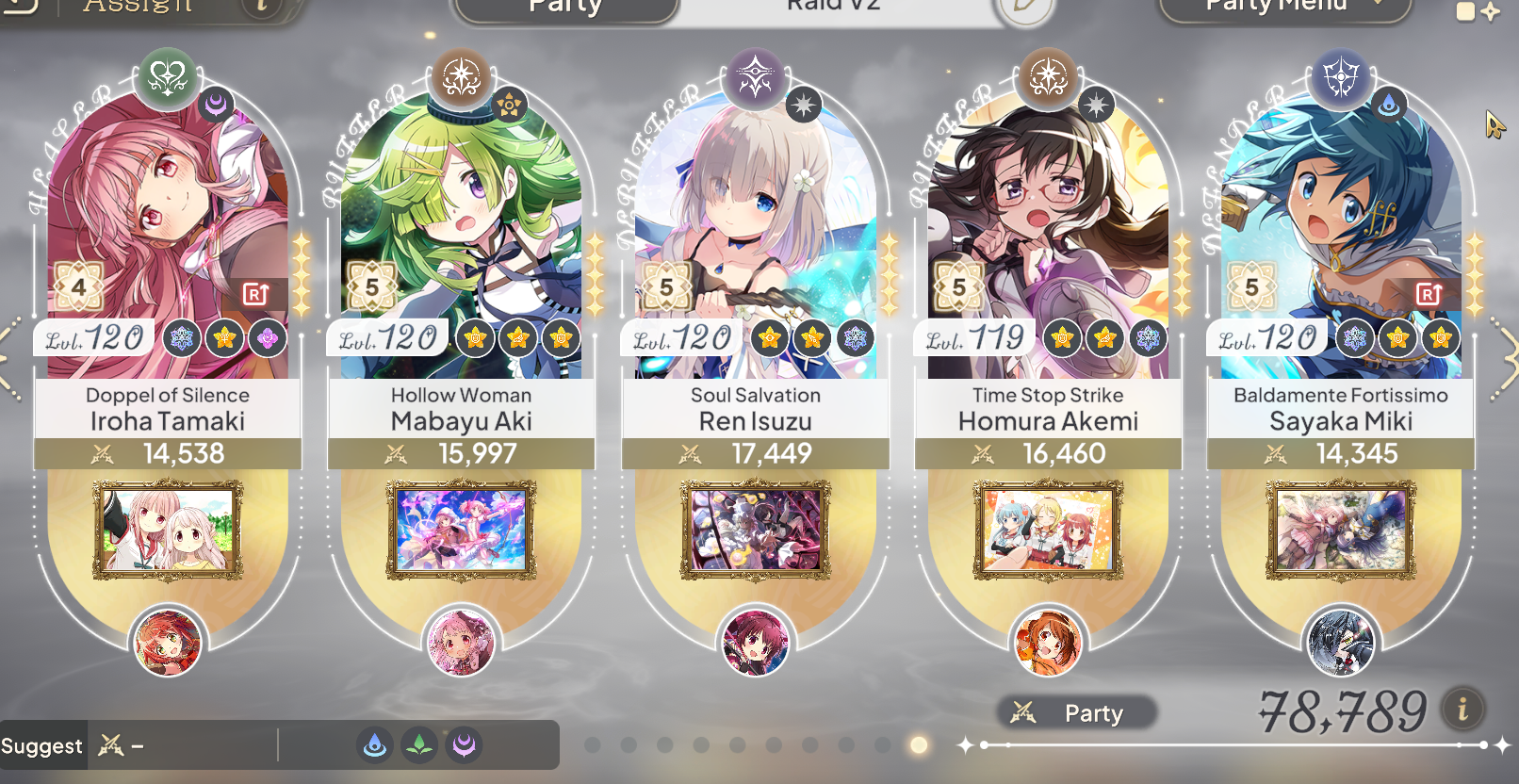Choose the Mabayu Aki character card
This screenshot has width=1519, height=784.
tap(461, 236)
